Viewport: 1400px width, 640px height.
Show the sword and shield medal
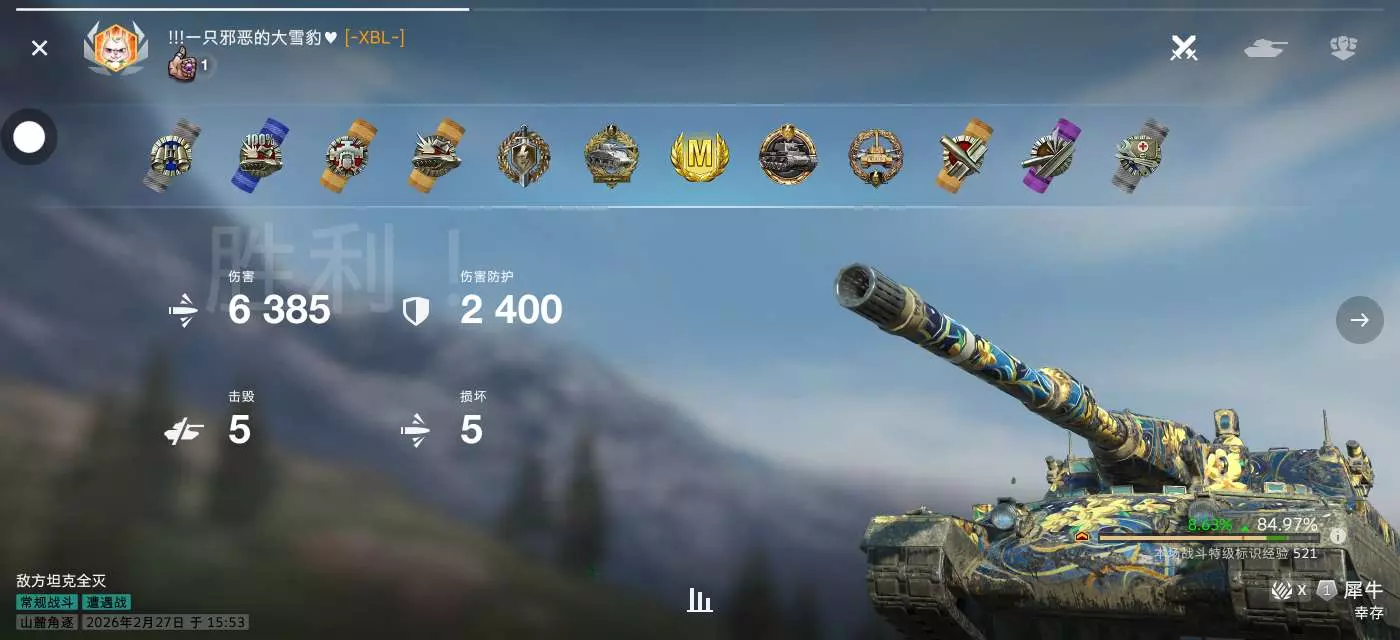[524, 156]
